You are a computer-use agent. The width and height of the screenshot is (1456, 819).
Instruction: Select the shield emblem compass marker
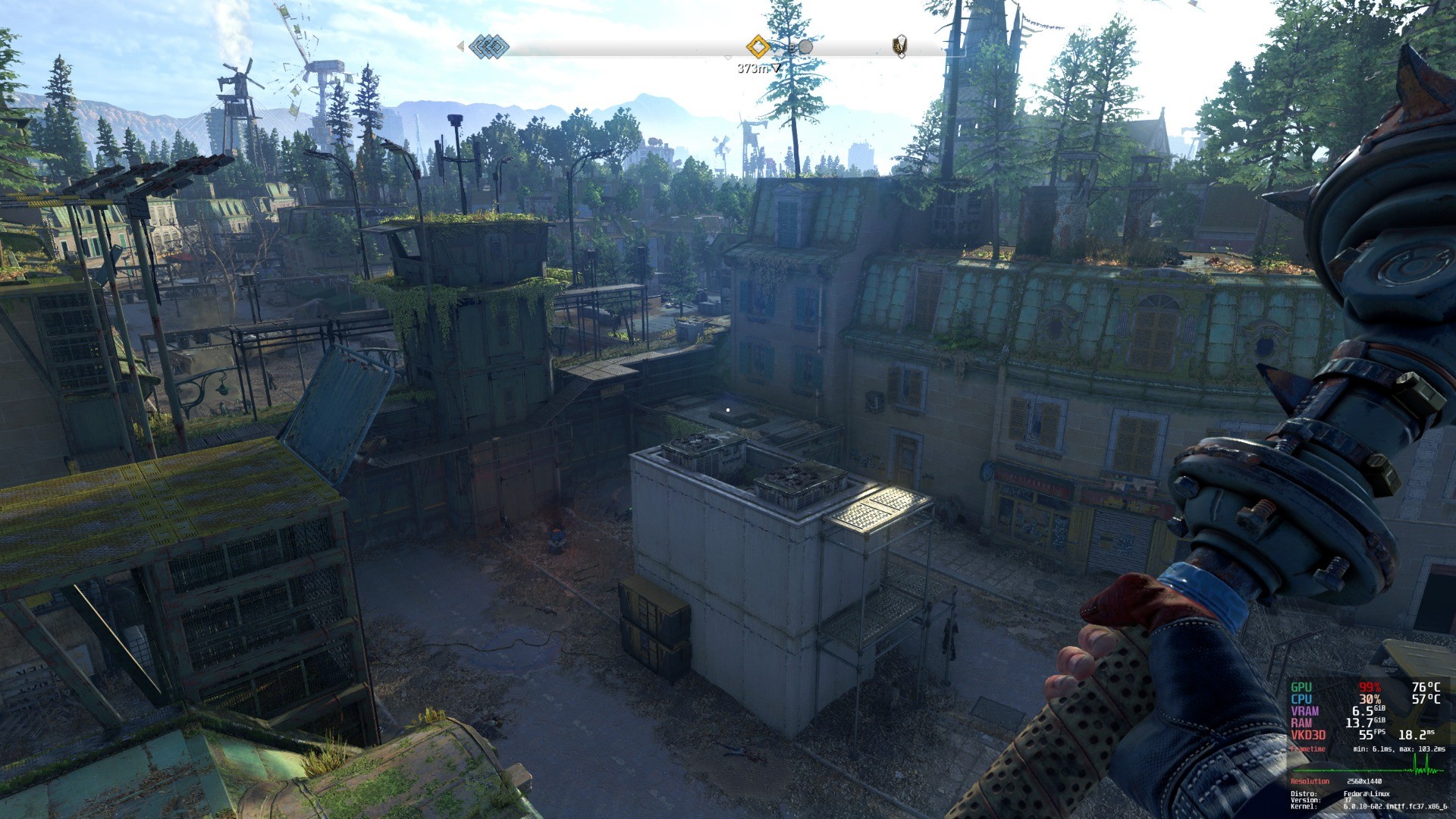(x=899, y=46)
